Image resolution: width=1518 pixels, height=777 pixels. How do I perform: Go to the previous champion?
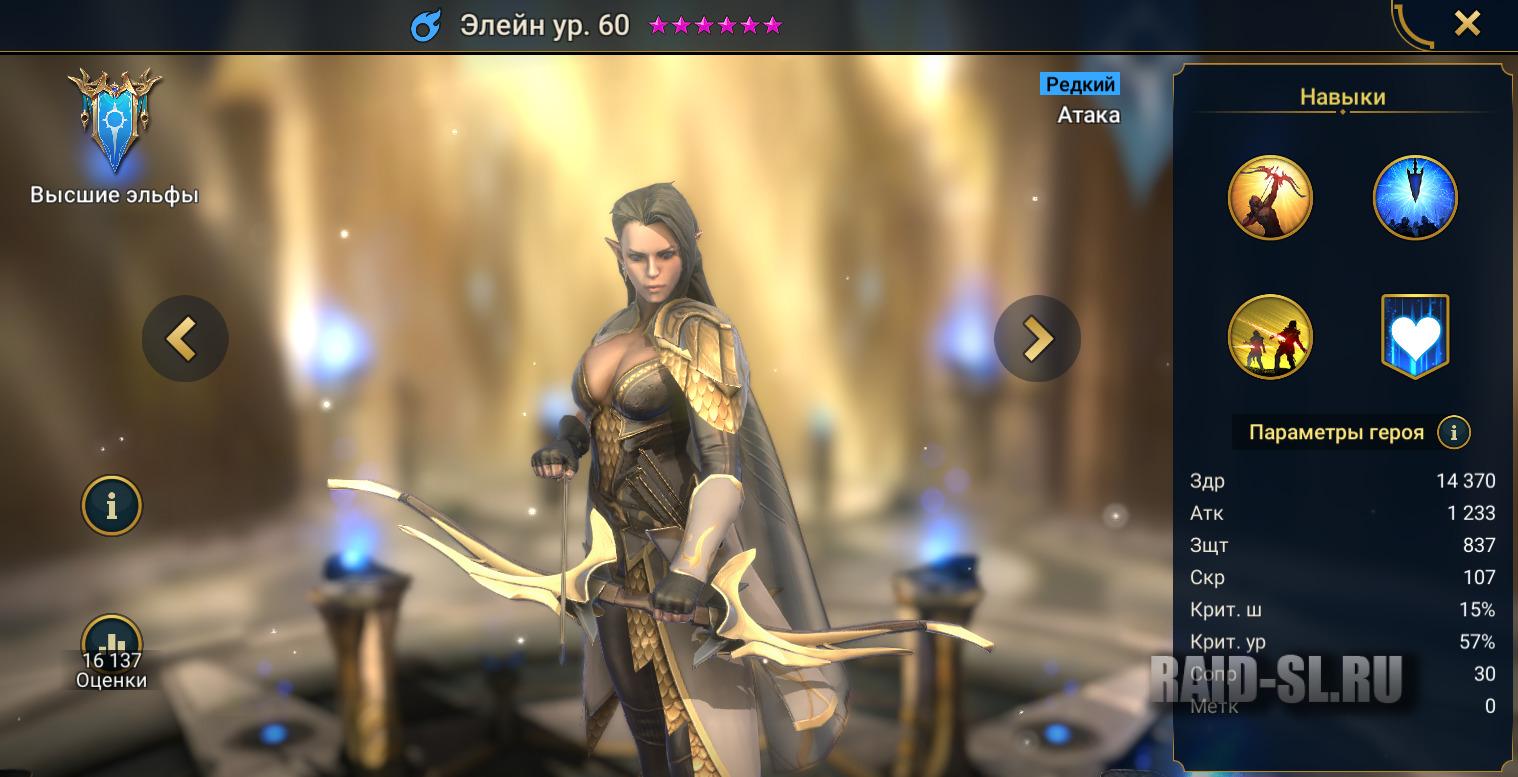pos(185,339)
